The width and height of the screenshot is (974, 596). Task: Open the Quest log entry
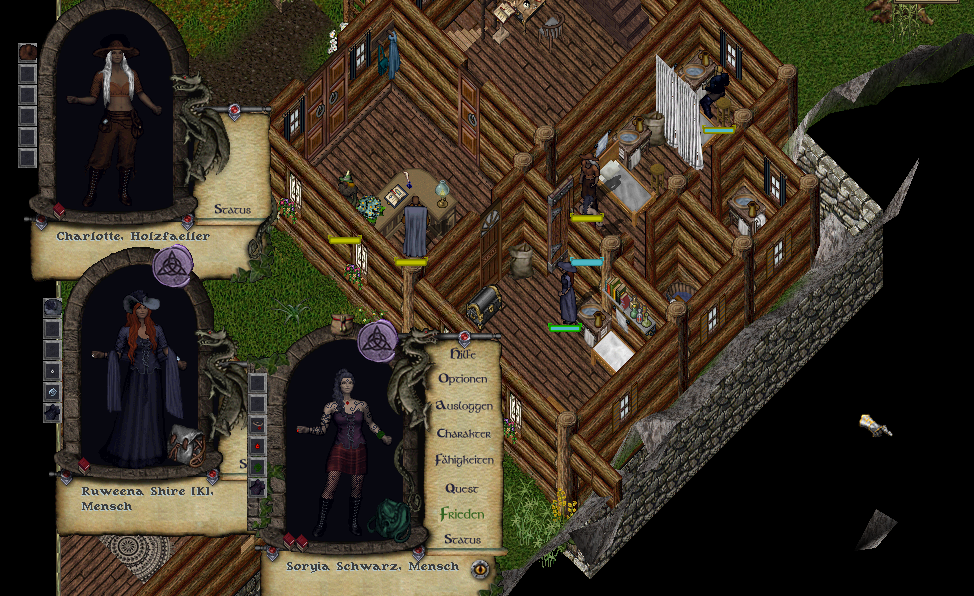coord(462,488)
